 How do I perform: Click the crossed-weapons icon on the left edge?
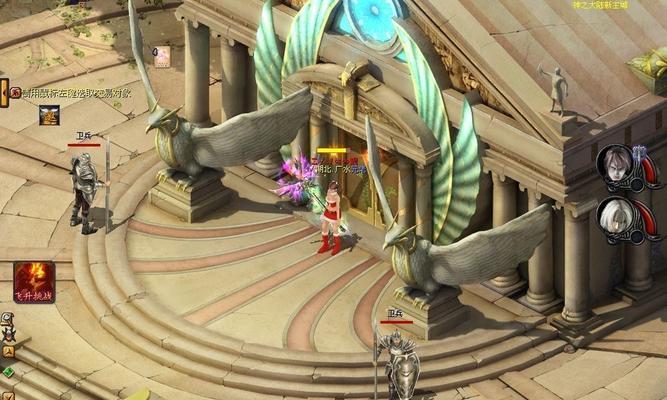pos(8,336)
